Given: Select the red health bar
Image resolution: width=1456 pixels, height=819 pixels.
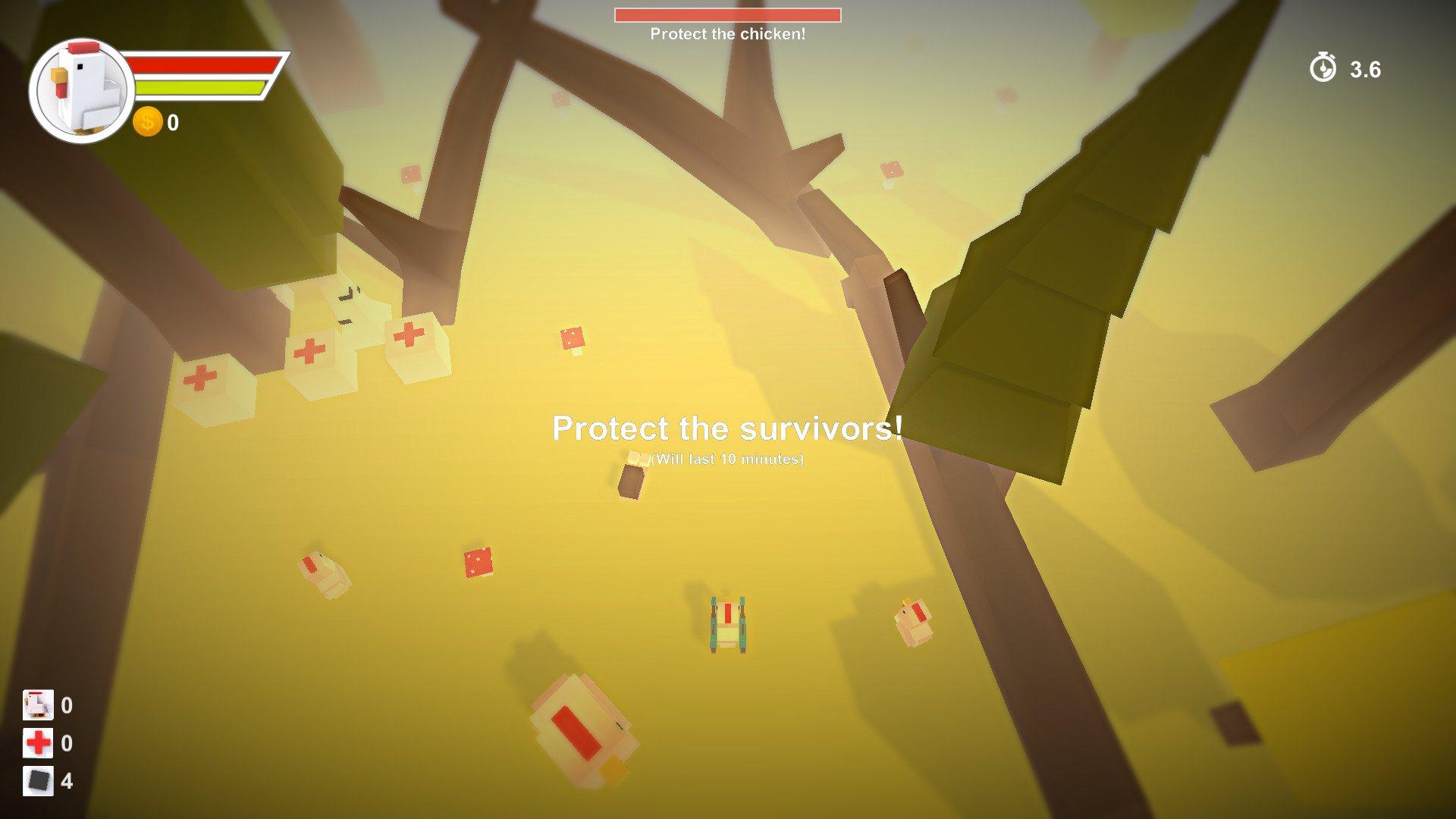Looking at the screenshot, I should [201, 66].
